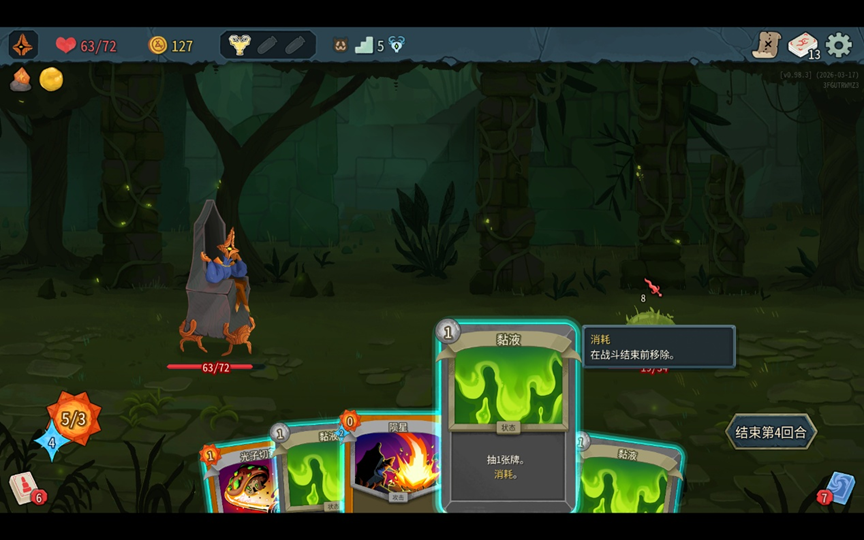End turn with the 结束第4回合 button

pyautogui.click(x=770, y=432)
